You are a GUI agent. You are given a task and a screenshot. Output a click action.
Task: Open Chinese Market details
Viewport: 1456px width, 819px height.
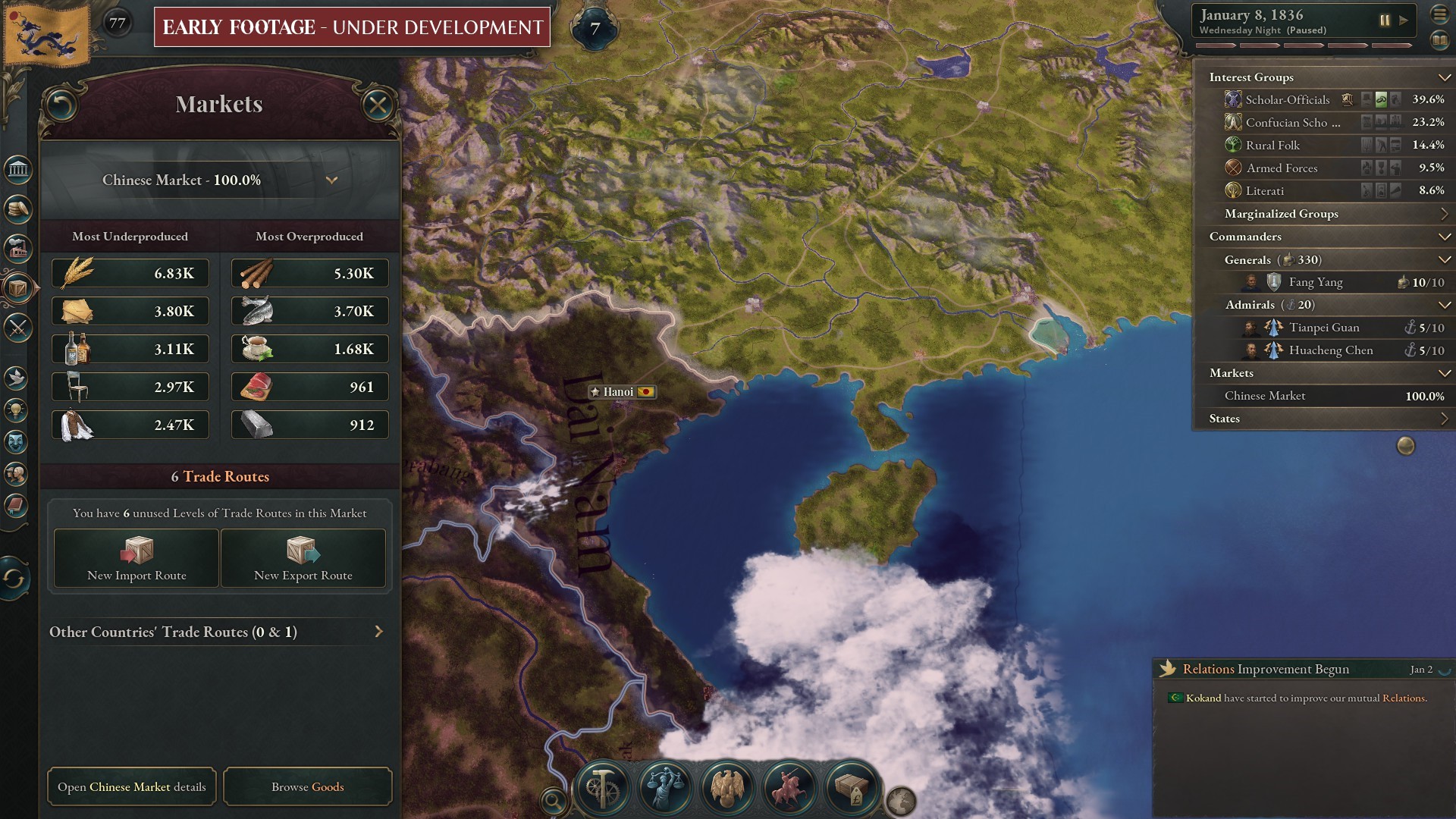click(x=131, y=786)
